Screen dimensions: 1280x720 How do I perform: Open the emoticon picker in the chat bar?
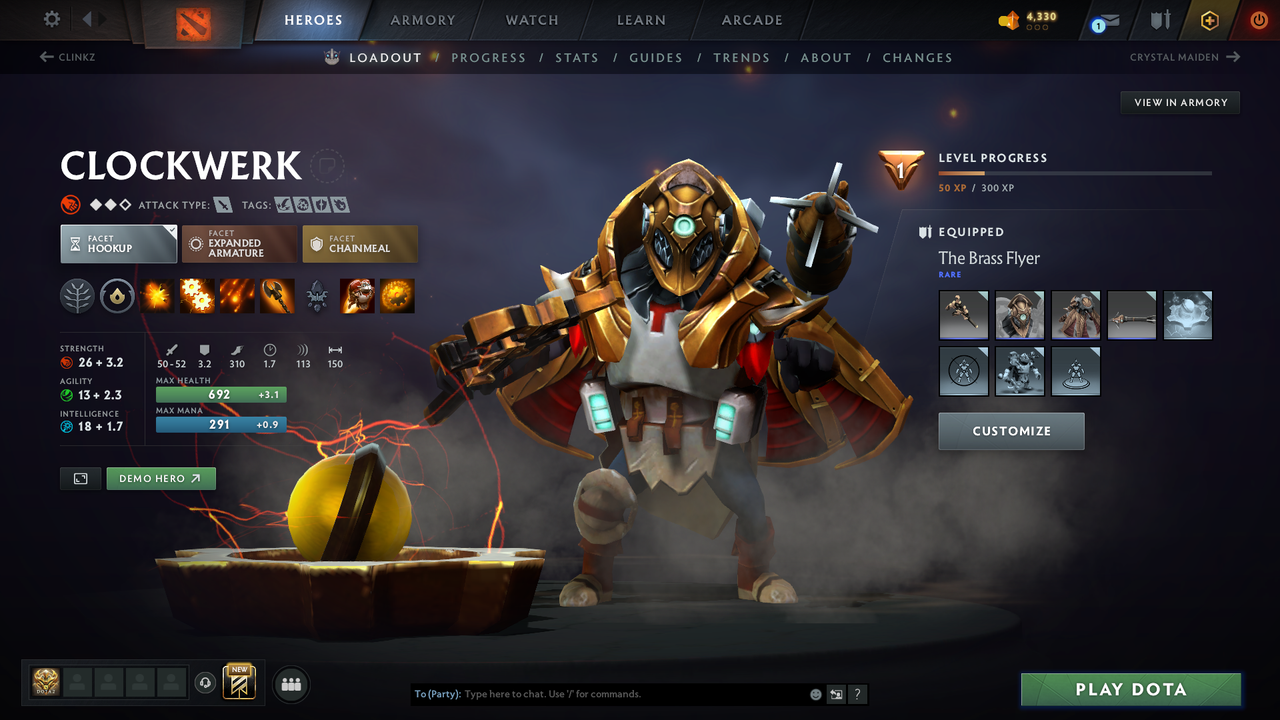point(815,694)
